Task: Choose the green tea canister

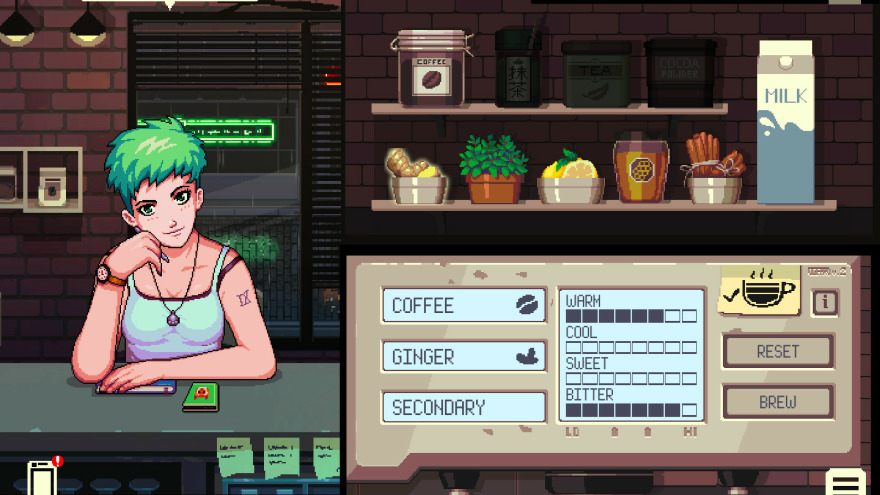Action: pos(518,68)
